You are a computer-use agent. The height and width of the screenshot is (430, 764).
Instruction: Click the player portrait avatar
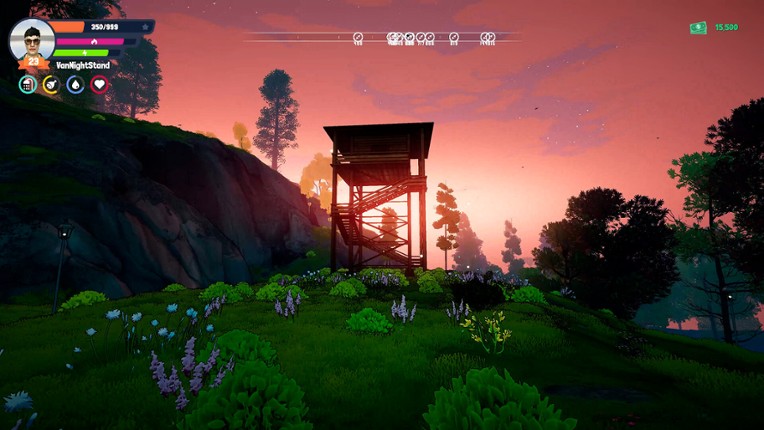pos(32,39)
